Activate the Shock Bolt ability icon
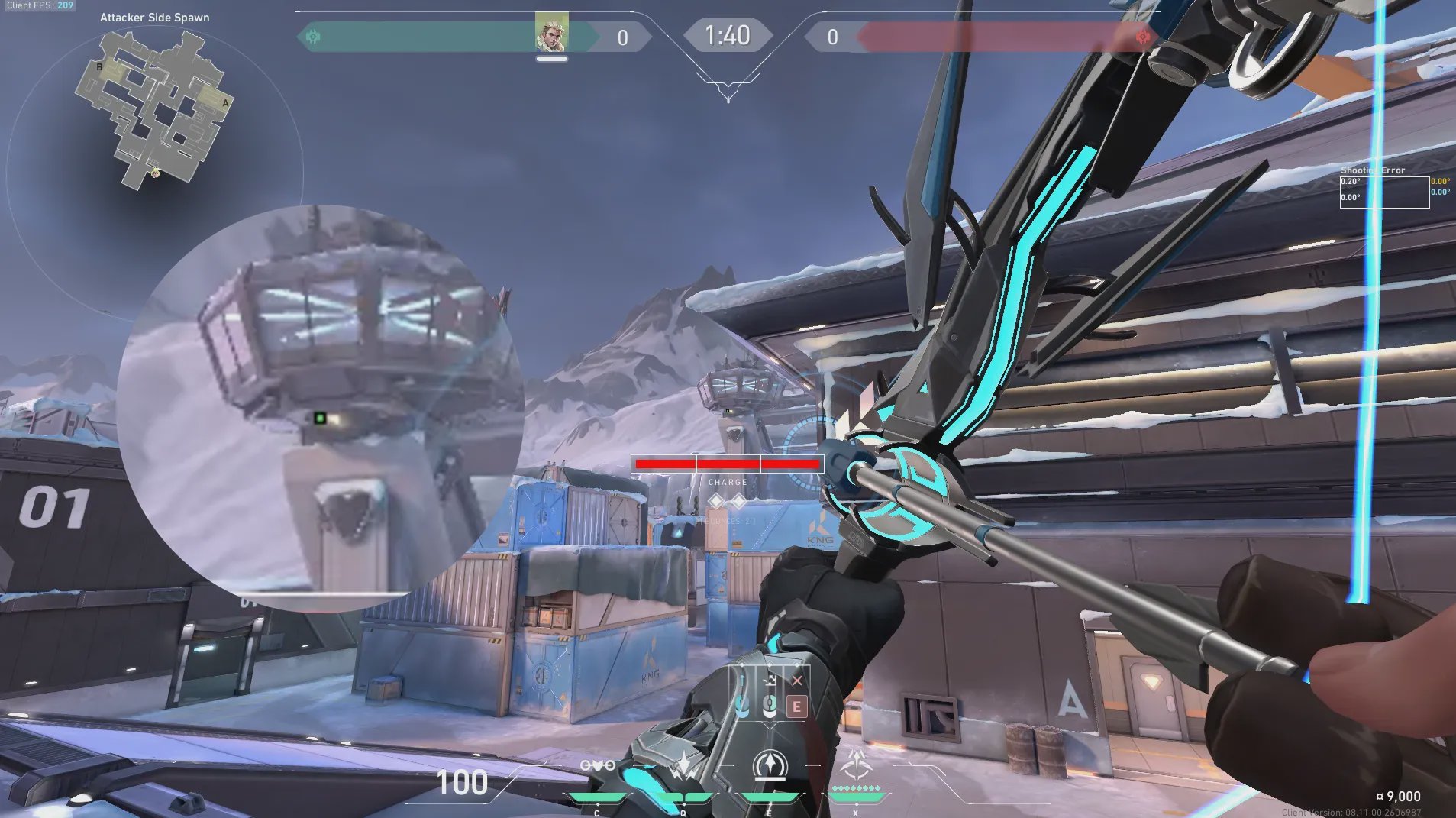The width and height of the screenshot is (1456, 818). pos(683,766)
